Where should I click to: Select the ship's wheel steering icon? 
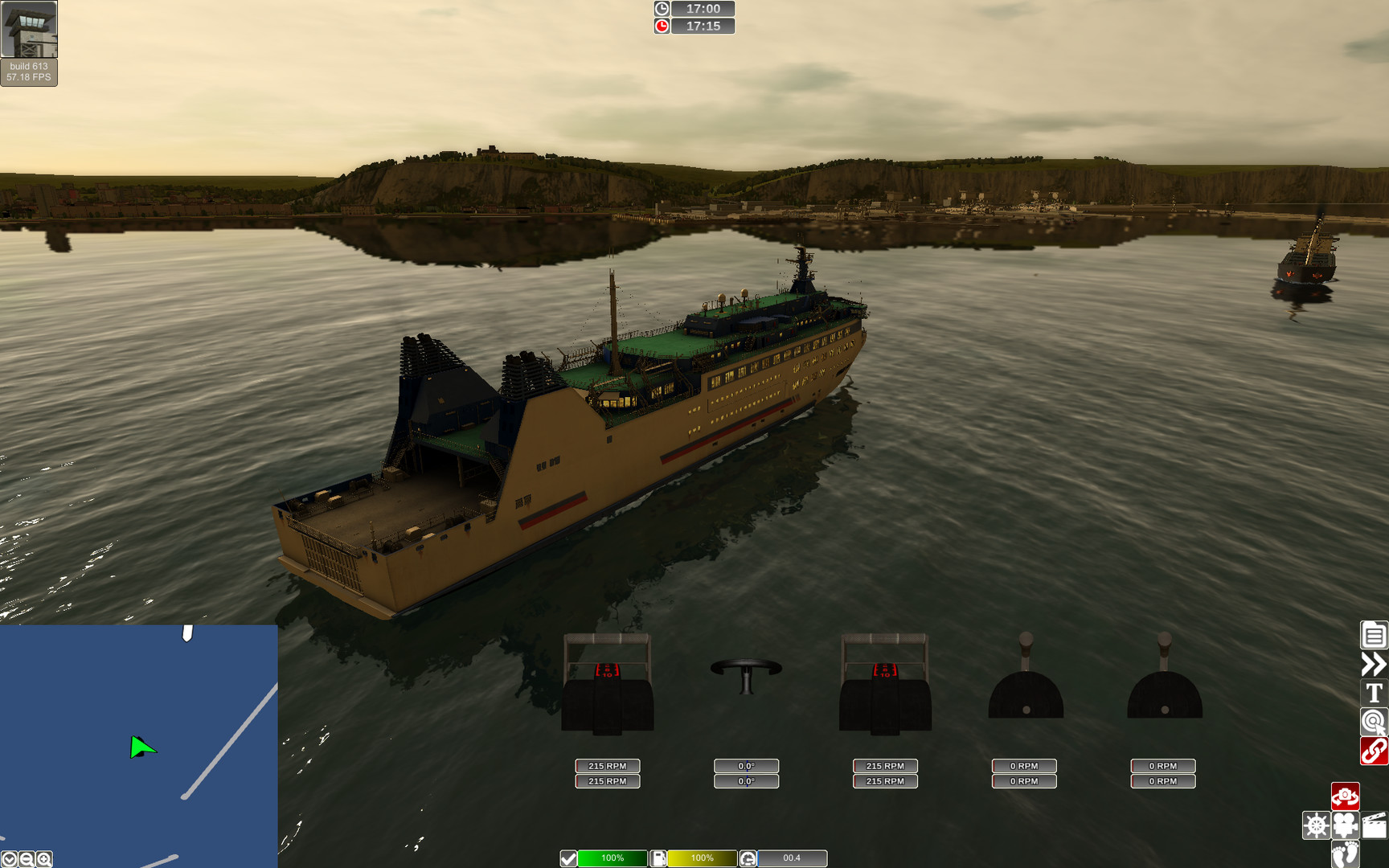1316,825
